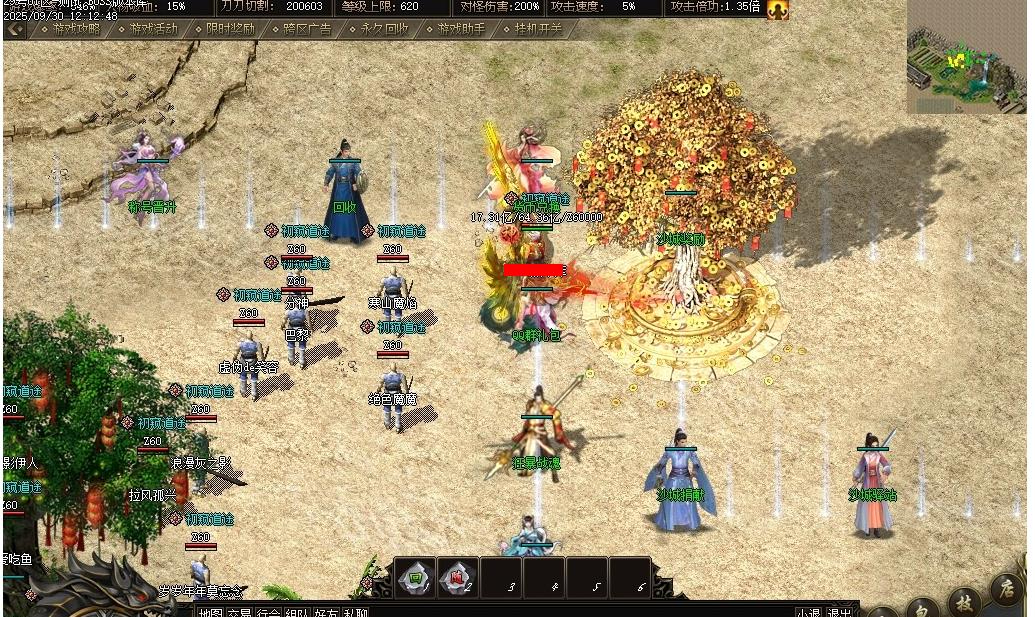The height and width of the screenshot is (617, 1035).
Task: Open the 技 skills round button
Action: pos(963,602)
